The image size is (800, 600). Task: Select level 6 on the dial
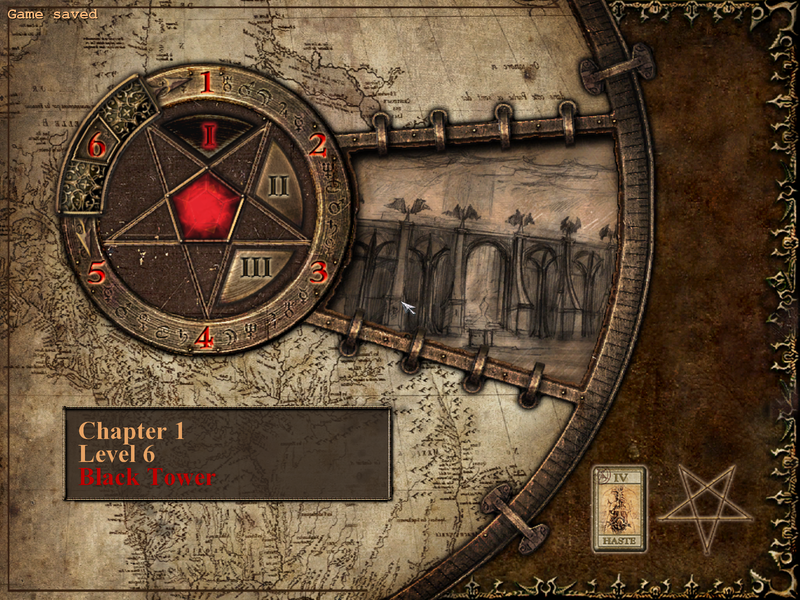pyautogui.click(x=96, y=146)
